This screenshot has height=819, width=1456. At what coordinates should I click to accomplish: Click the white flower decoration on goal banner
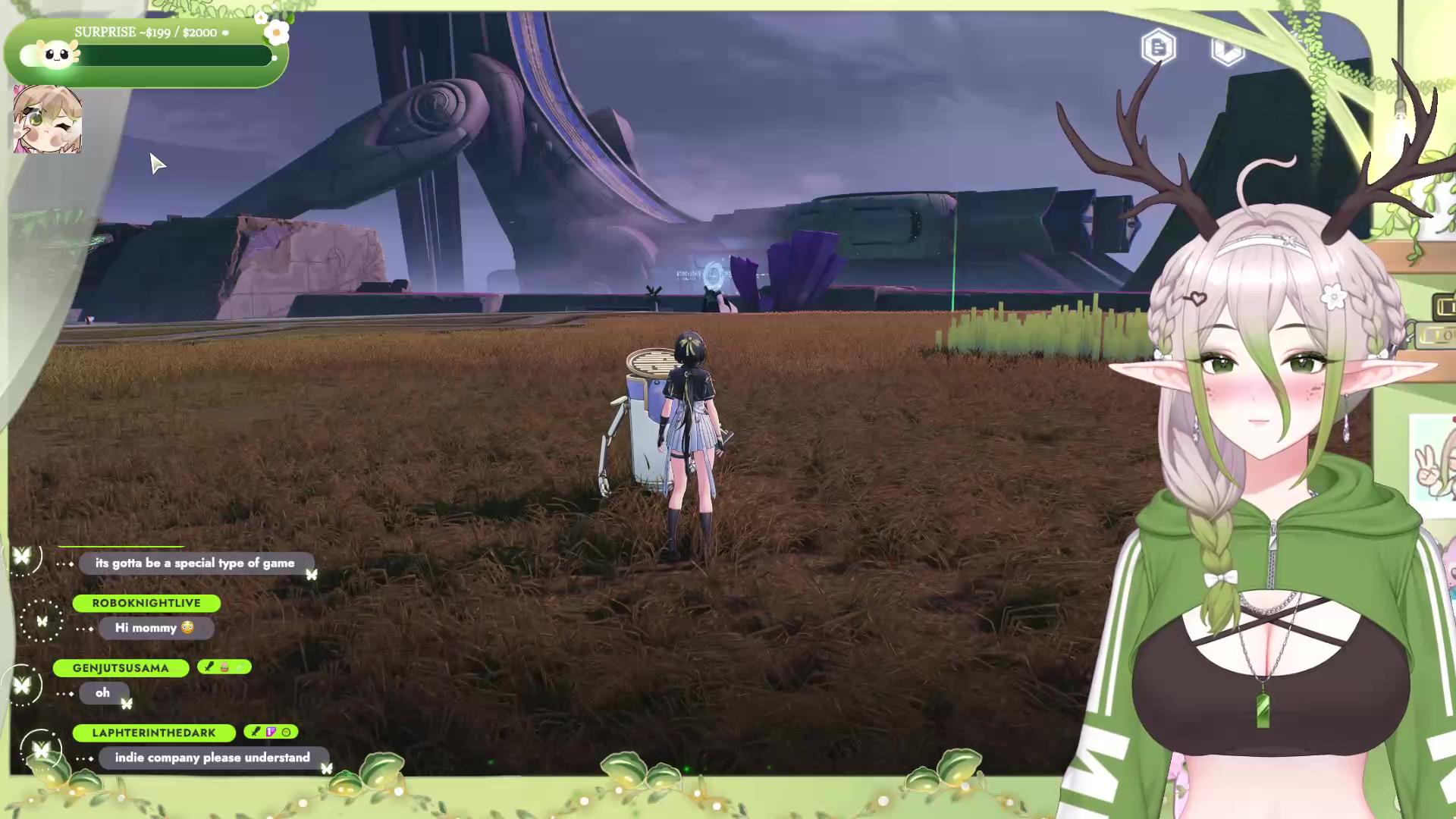click(x=275, y=33)
